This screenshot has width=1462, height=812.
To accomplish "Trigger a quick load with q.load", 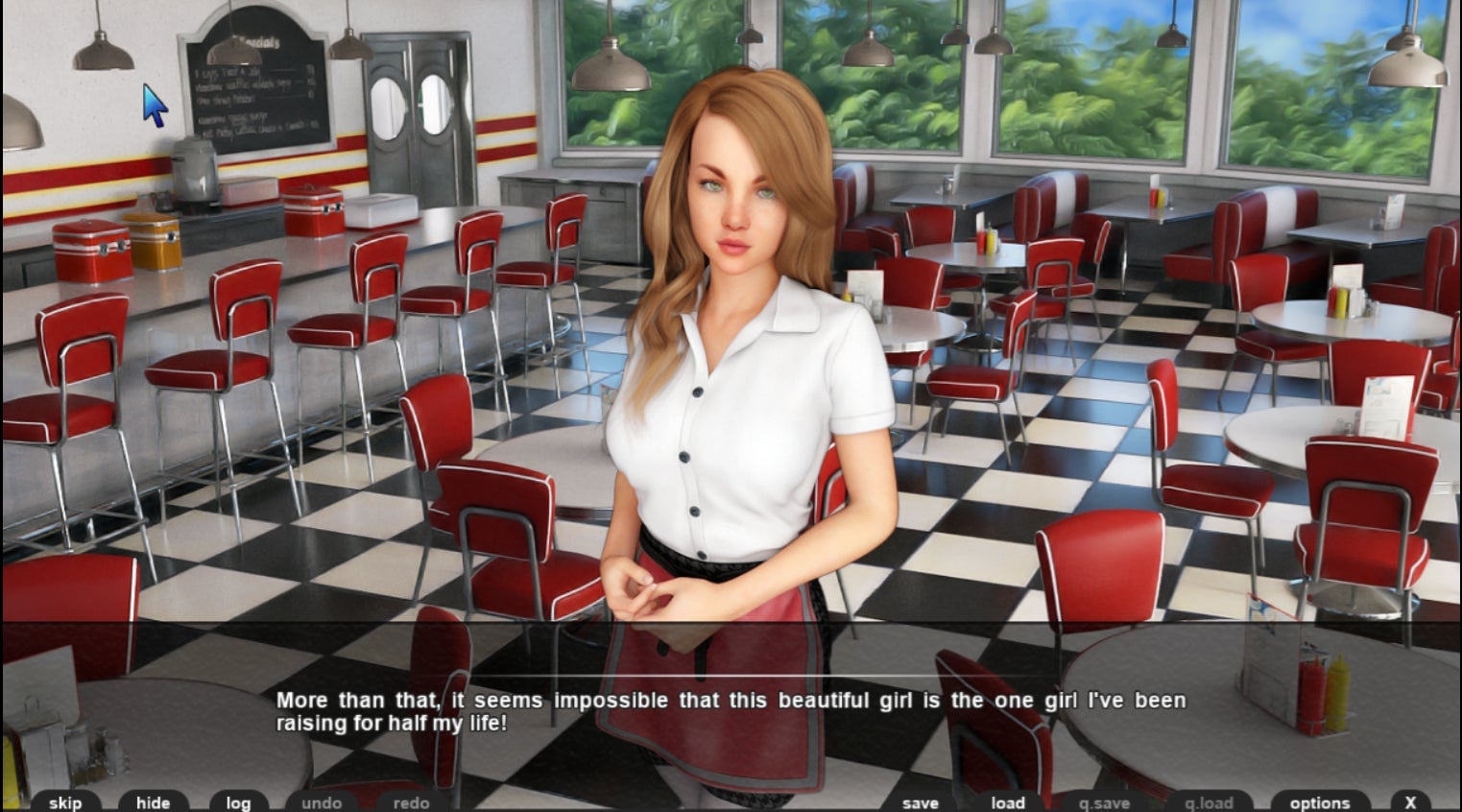I will tap(1208, 802).
